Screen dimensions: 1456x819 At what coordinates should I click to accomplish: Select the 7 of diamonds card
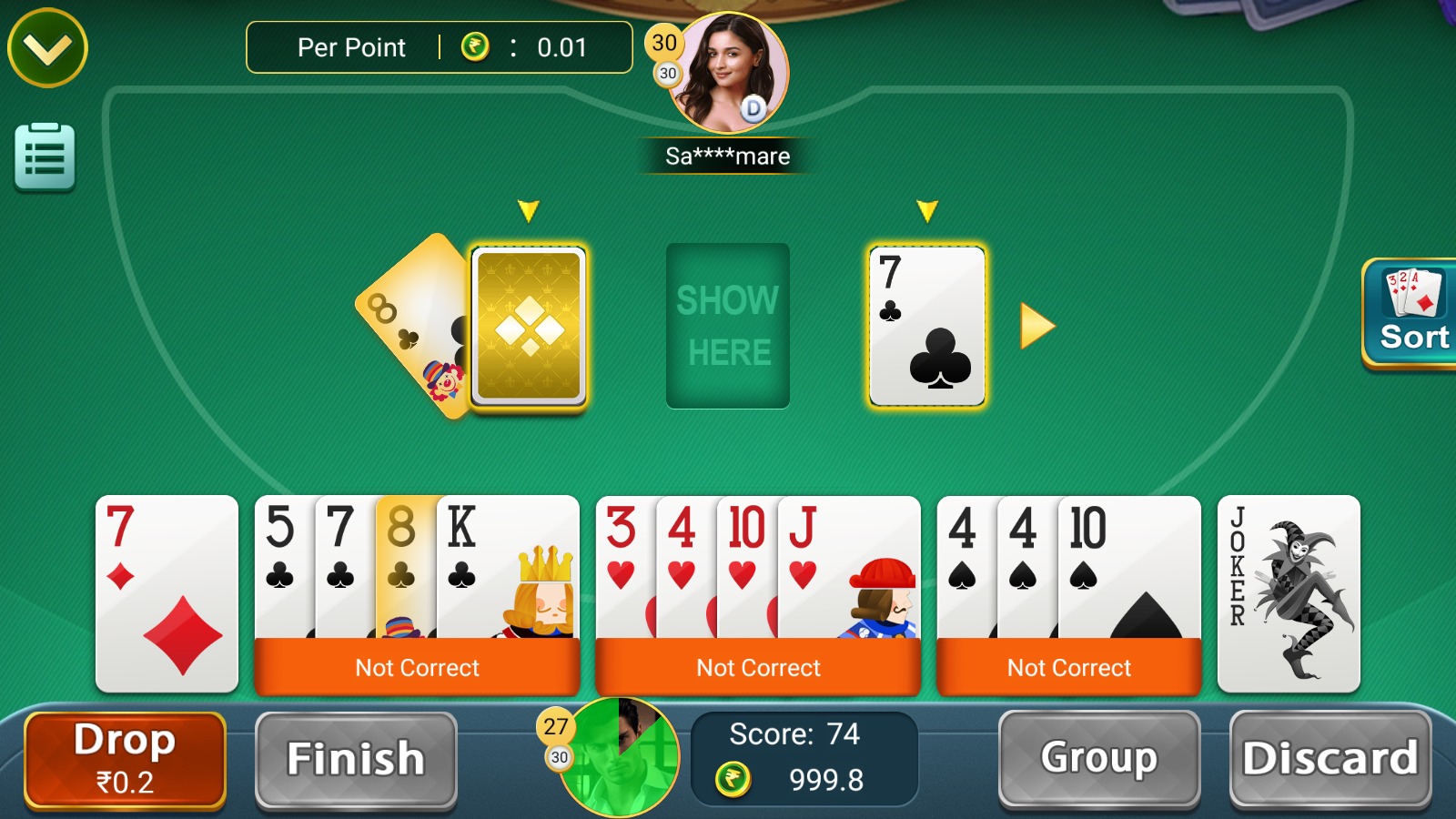167,591
